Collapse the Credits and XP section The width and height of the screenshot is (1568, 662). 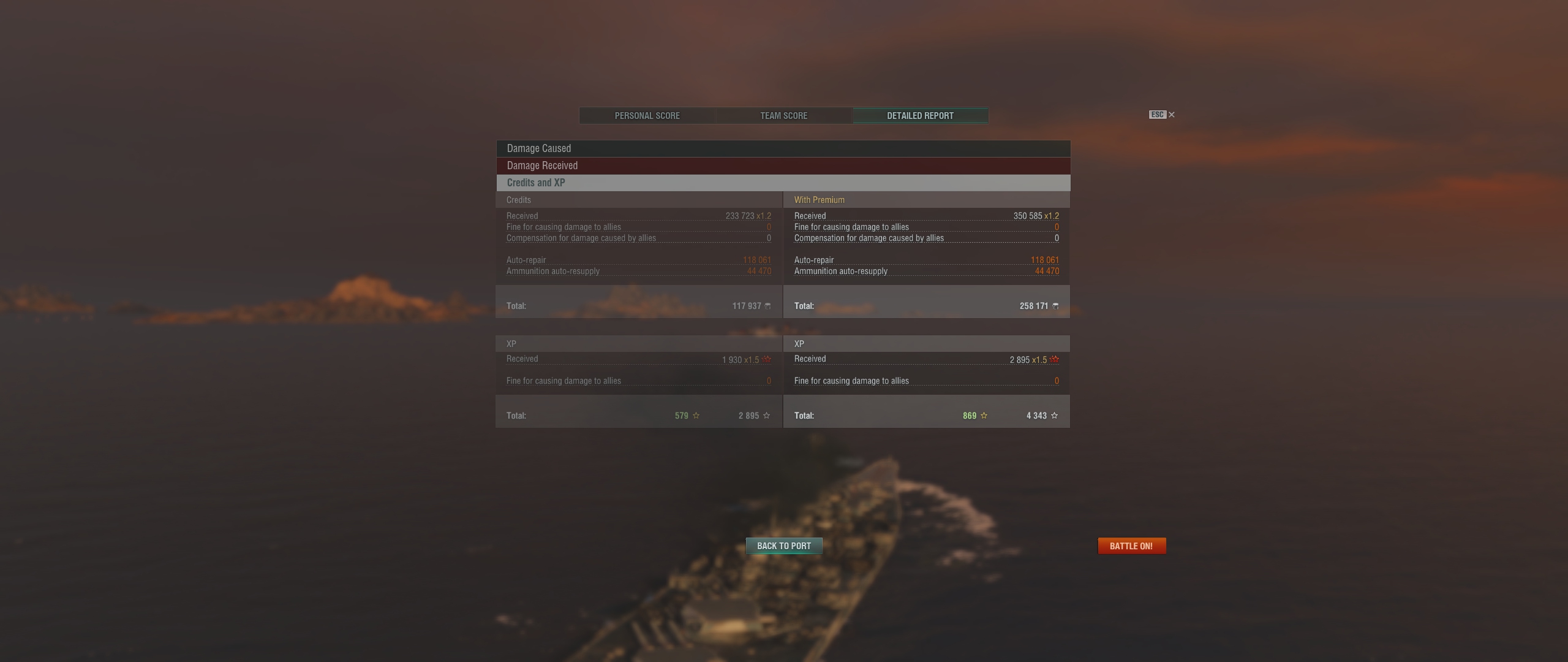click(783, 183)
